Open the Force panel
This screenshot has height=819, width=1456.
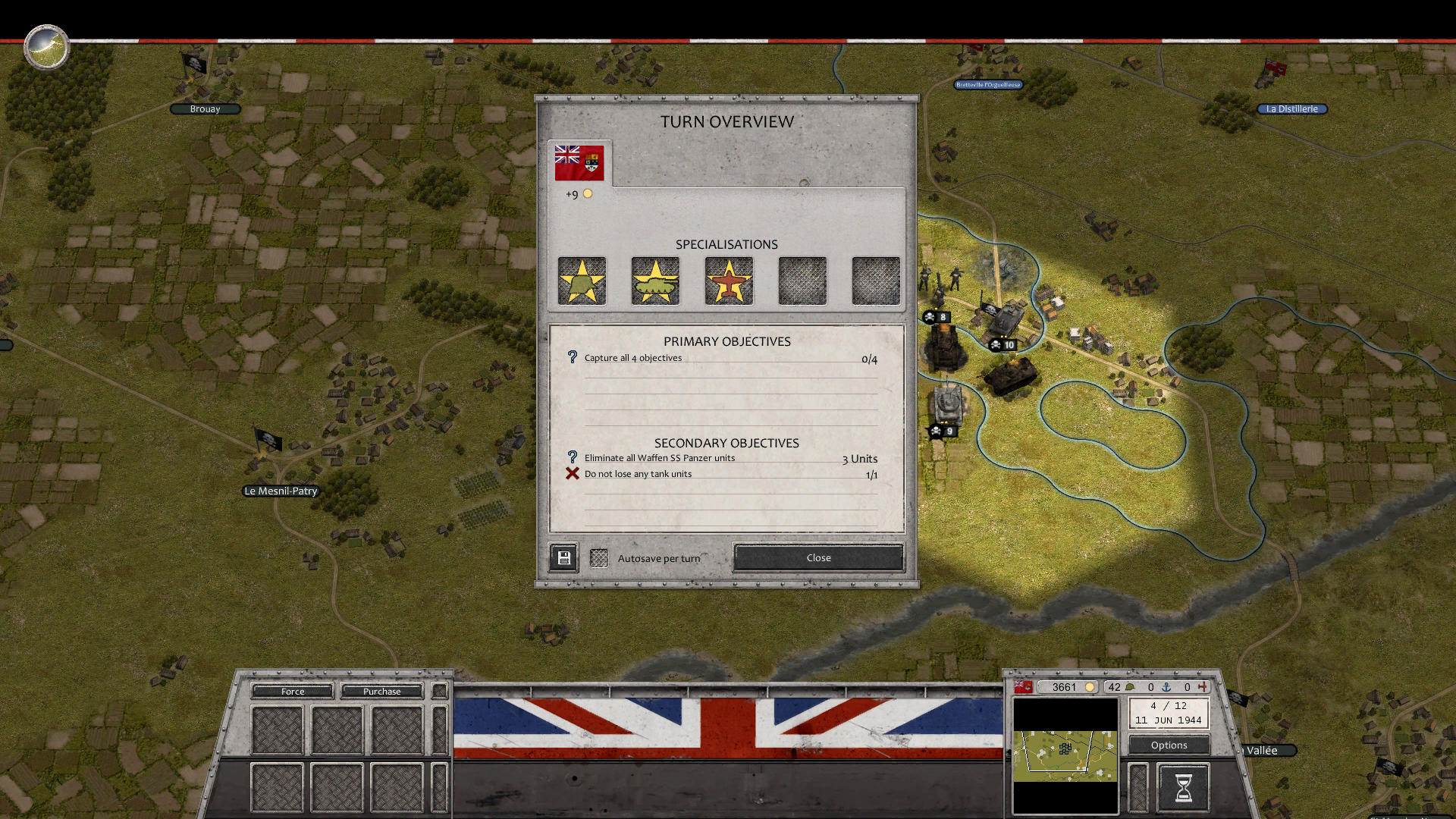coord(293,691)
